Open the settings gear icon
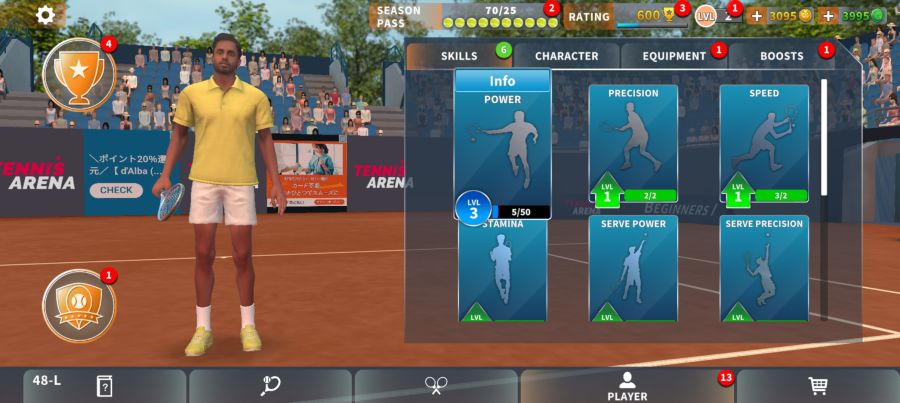This screenshot has width=900, height=403. pos(46,14)
